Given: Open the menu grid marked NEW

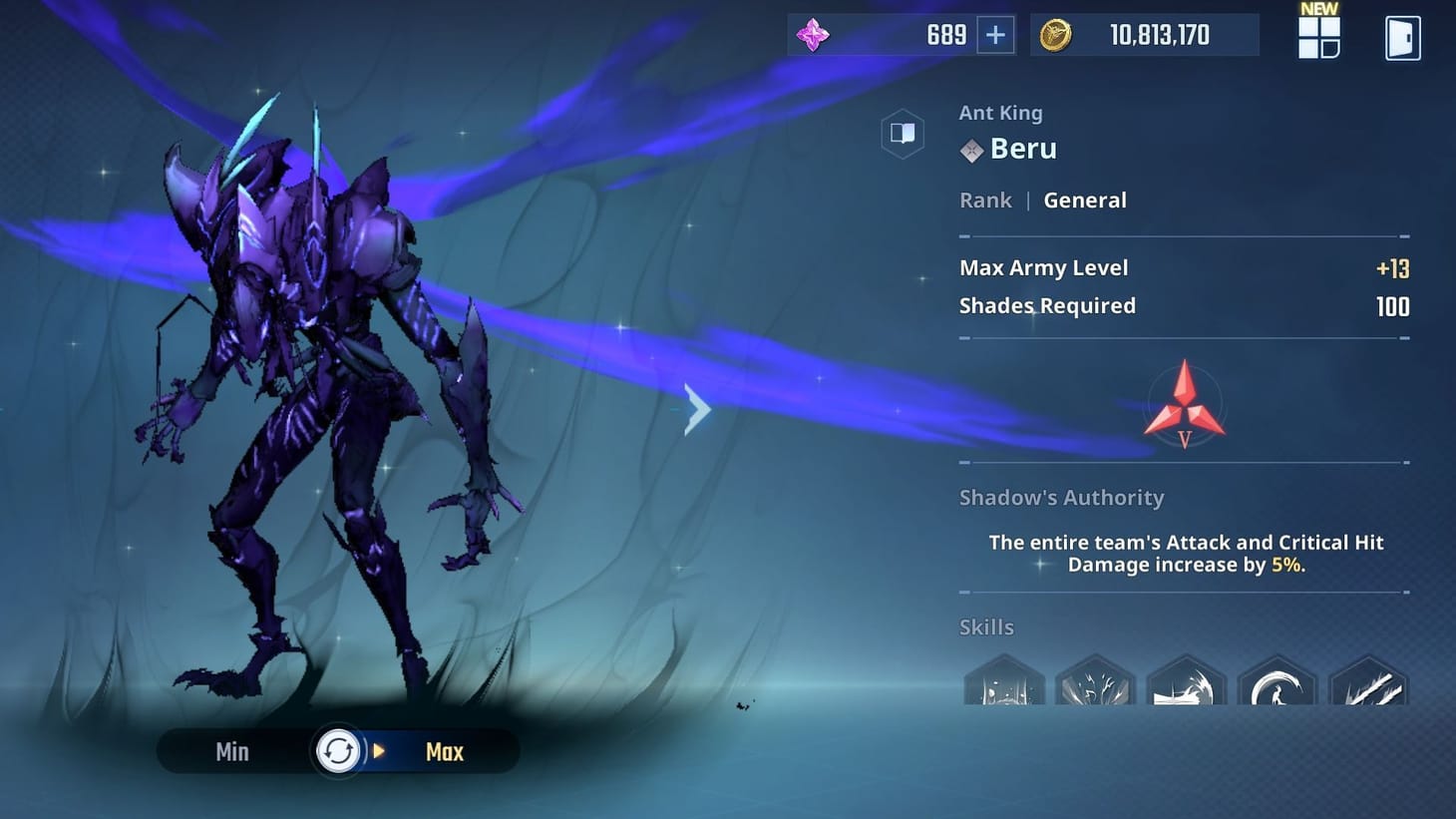Looking at the screenshot, I should (x=1317, y=40).
